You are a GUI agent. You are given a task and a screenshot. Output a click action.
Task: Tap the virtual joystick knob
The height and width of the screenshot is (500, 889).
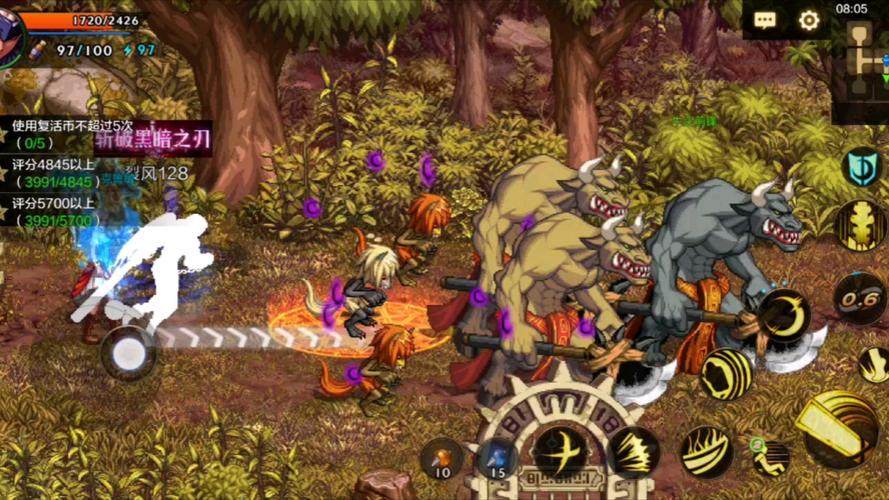128,352
